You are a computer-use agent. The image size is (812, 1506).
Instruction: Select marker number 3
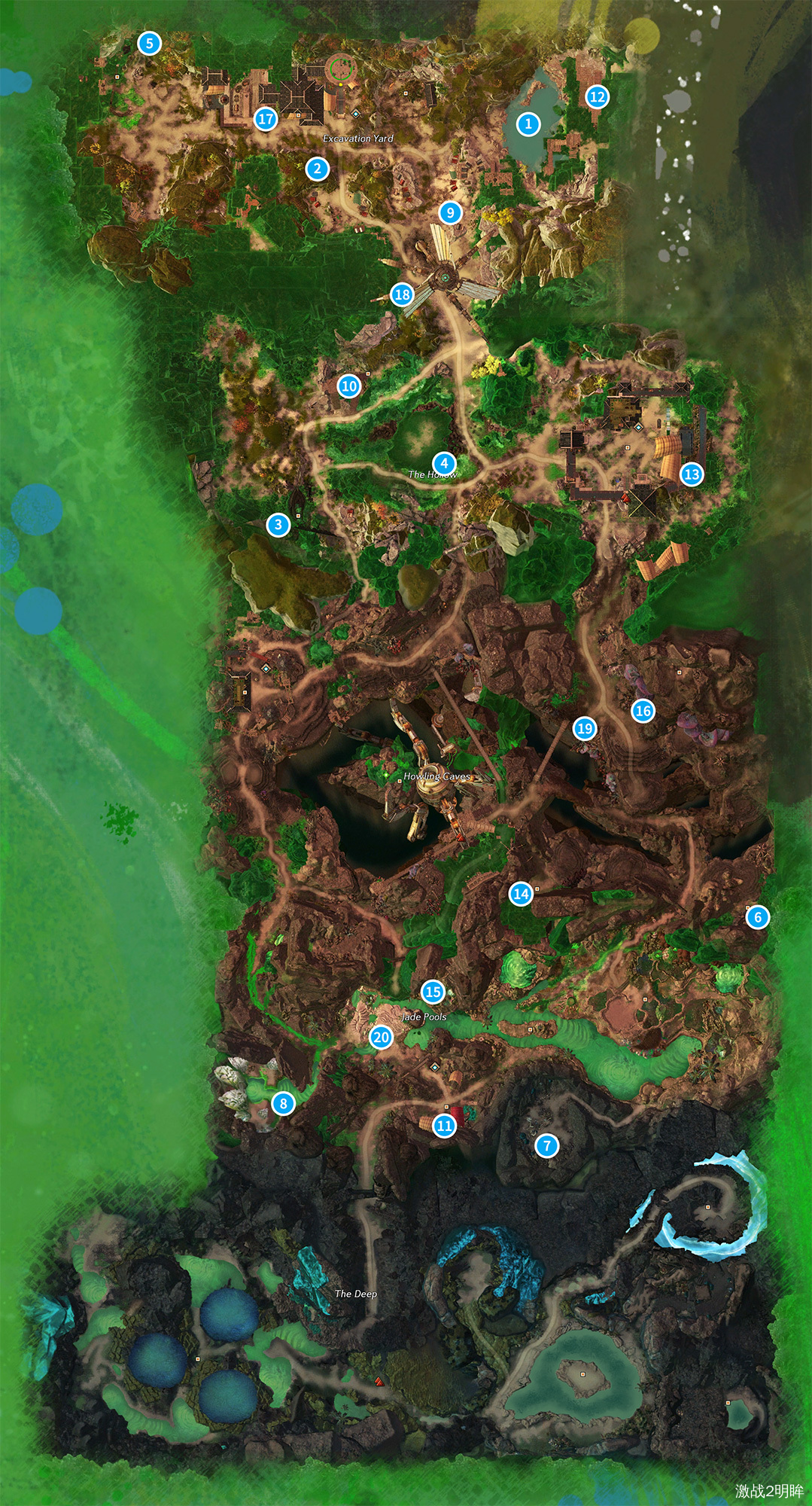pos(278,525)
